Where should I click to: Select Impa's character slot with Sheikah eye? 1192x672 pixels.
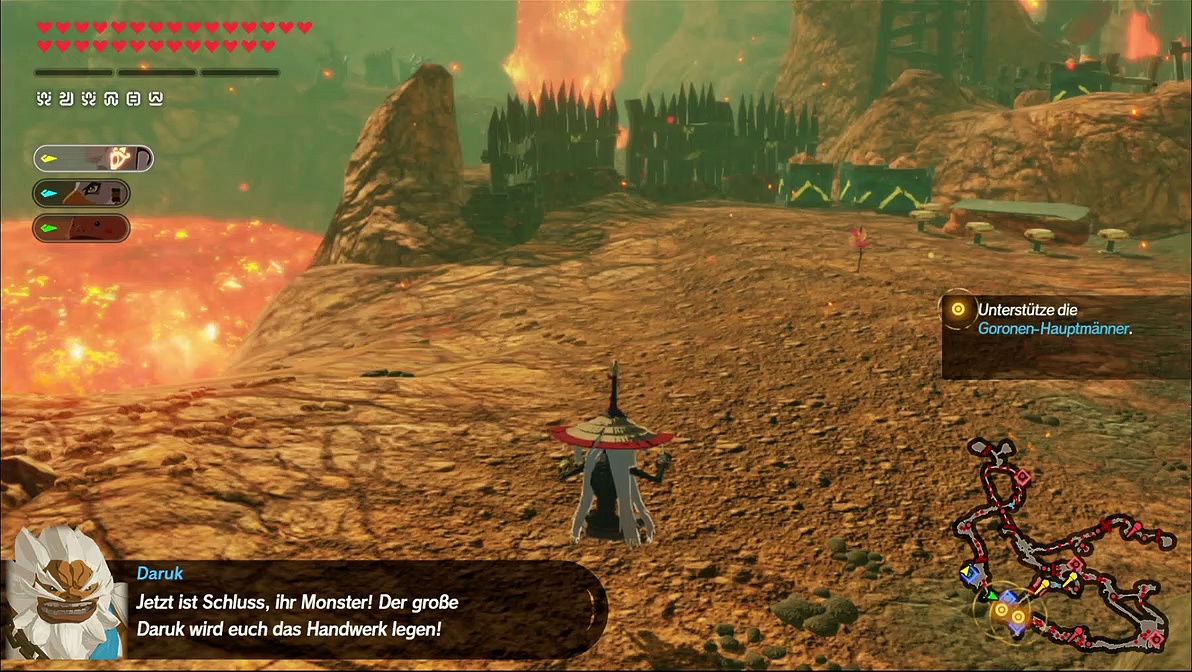coord(93,158)
